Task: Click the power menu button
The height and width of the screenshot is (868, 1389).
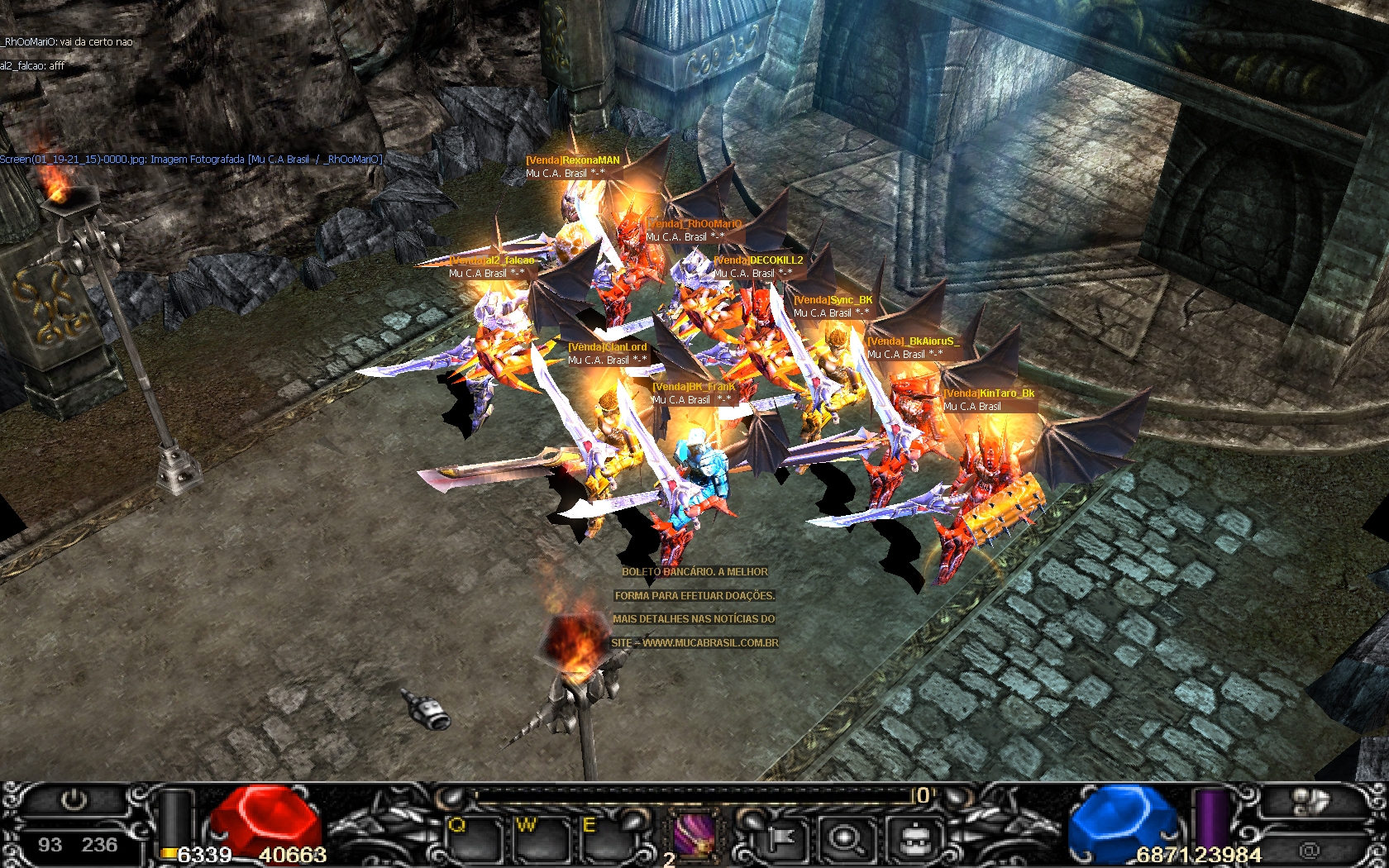Action: pyautogui.click(x=74, y=800)
